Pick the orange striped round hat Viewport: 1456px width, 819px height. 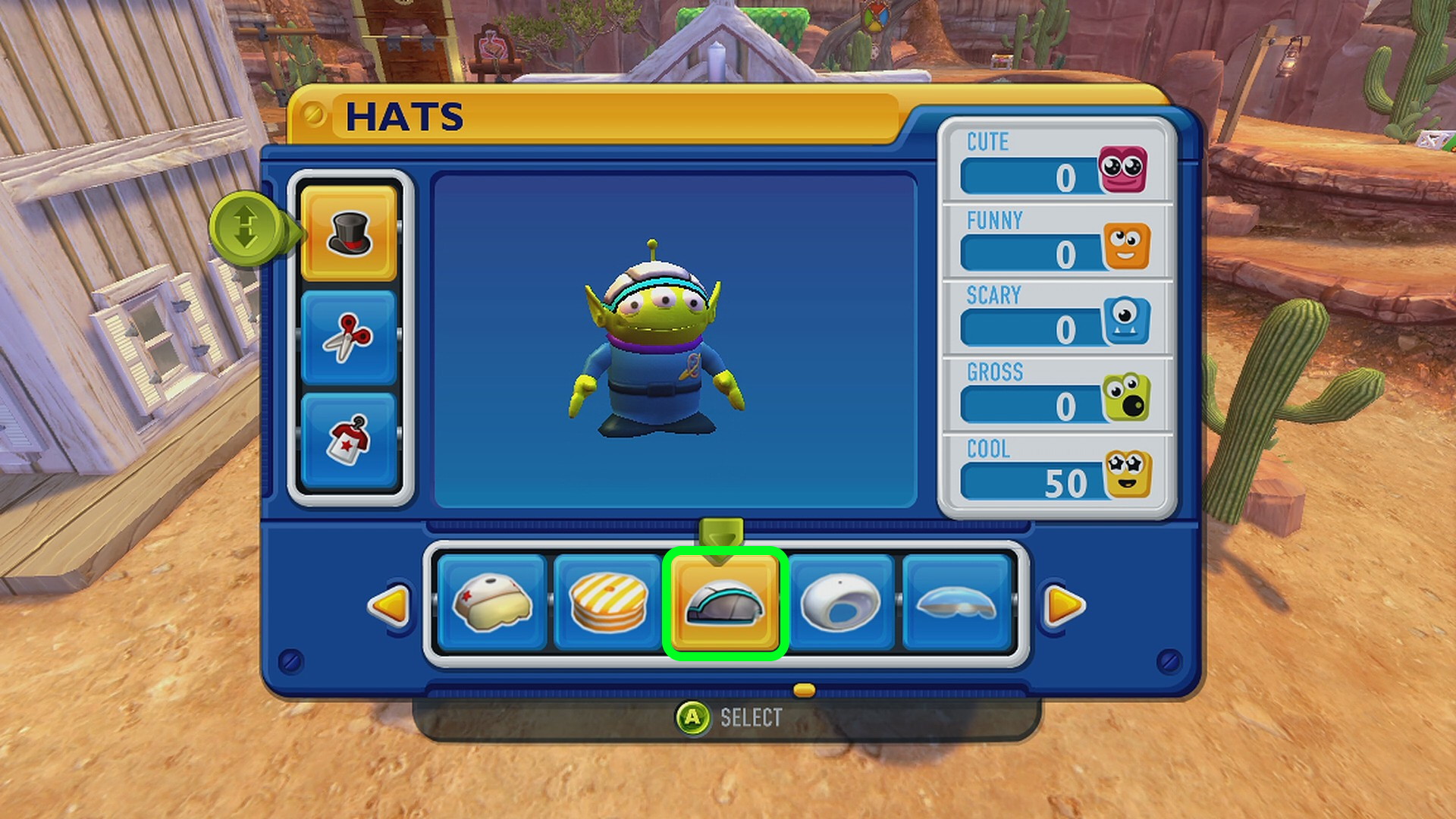(608, 603)
